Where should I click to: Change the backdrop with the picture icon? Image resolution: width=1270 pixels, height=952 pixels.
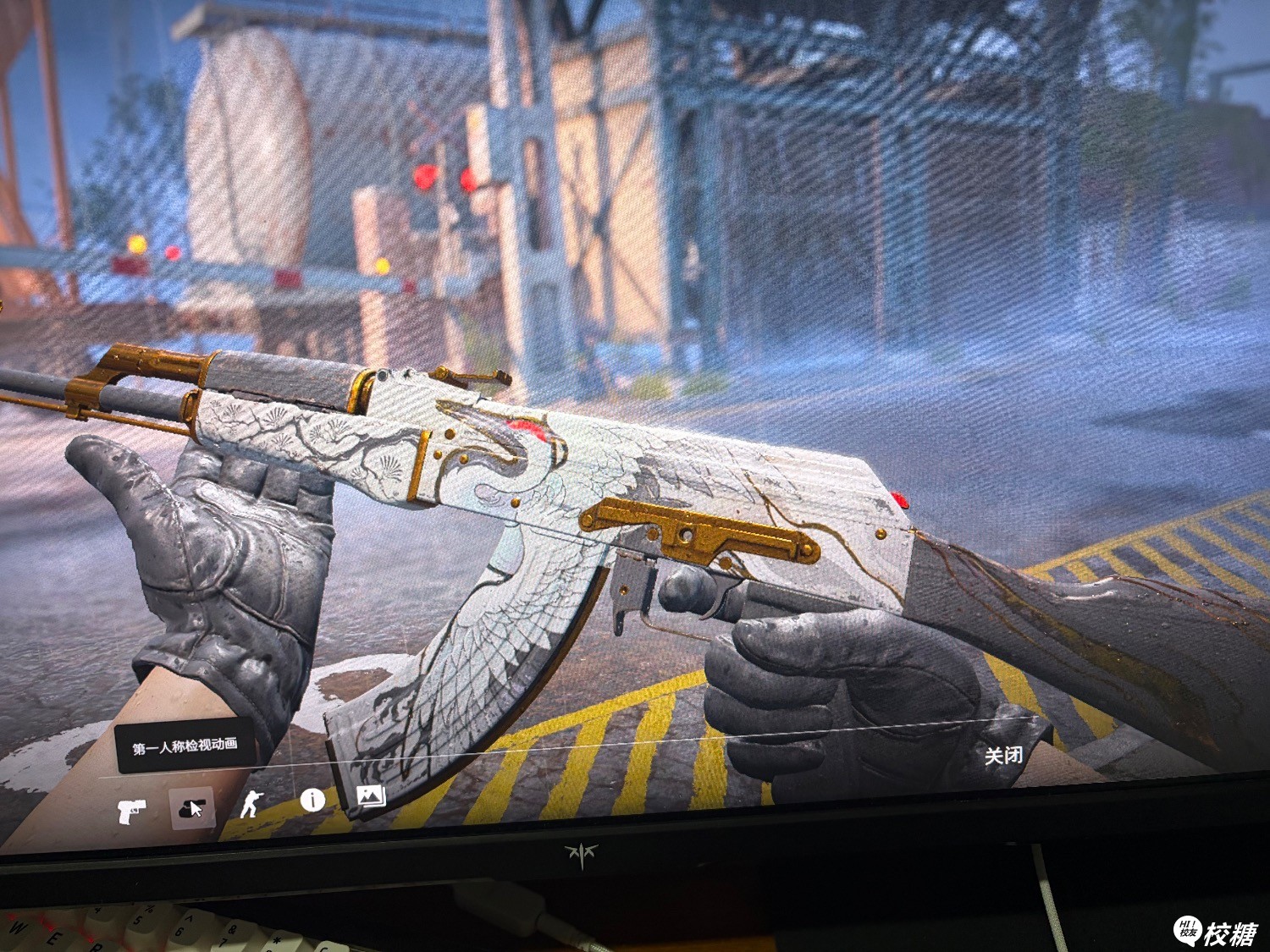[x=371, y=795]
